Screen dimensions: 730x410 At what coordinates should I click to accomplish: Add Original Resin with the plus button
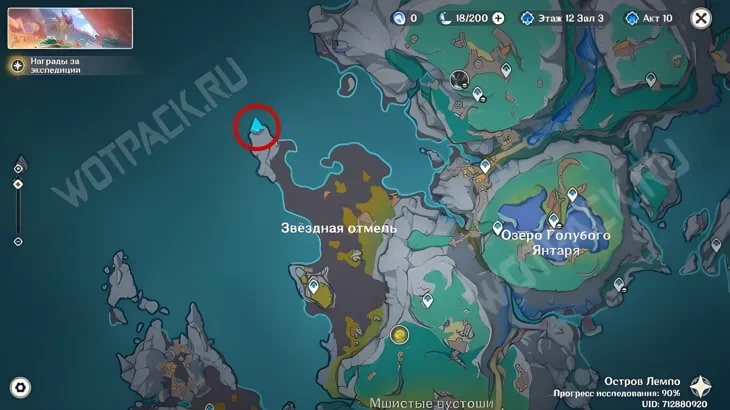point(498,18)
